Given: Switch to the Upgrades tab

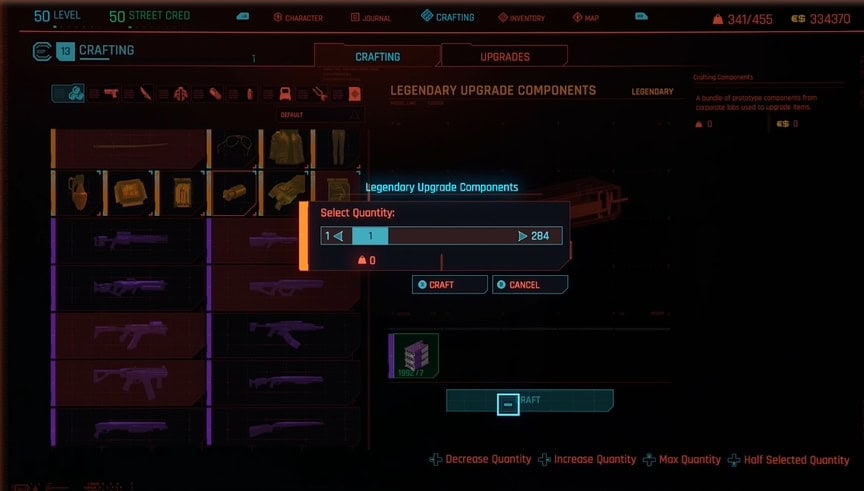Looking at the screenshot, I should tap(505, 57).
